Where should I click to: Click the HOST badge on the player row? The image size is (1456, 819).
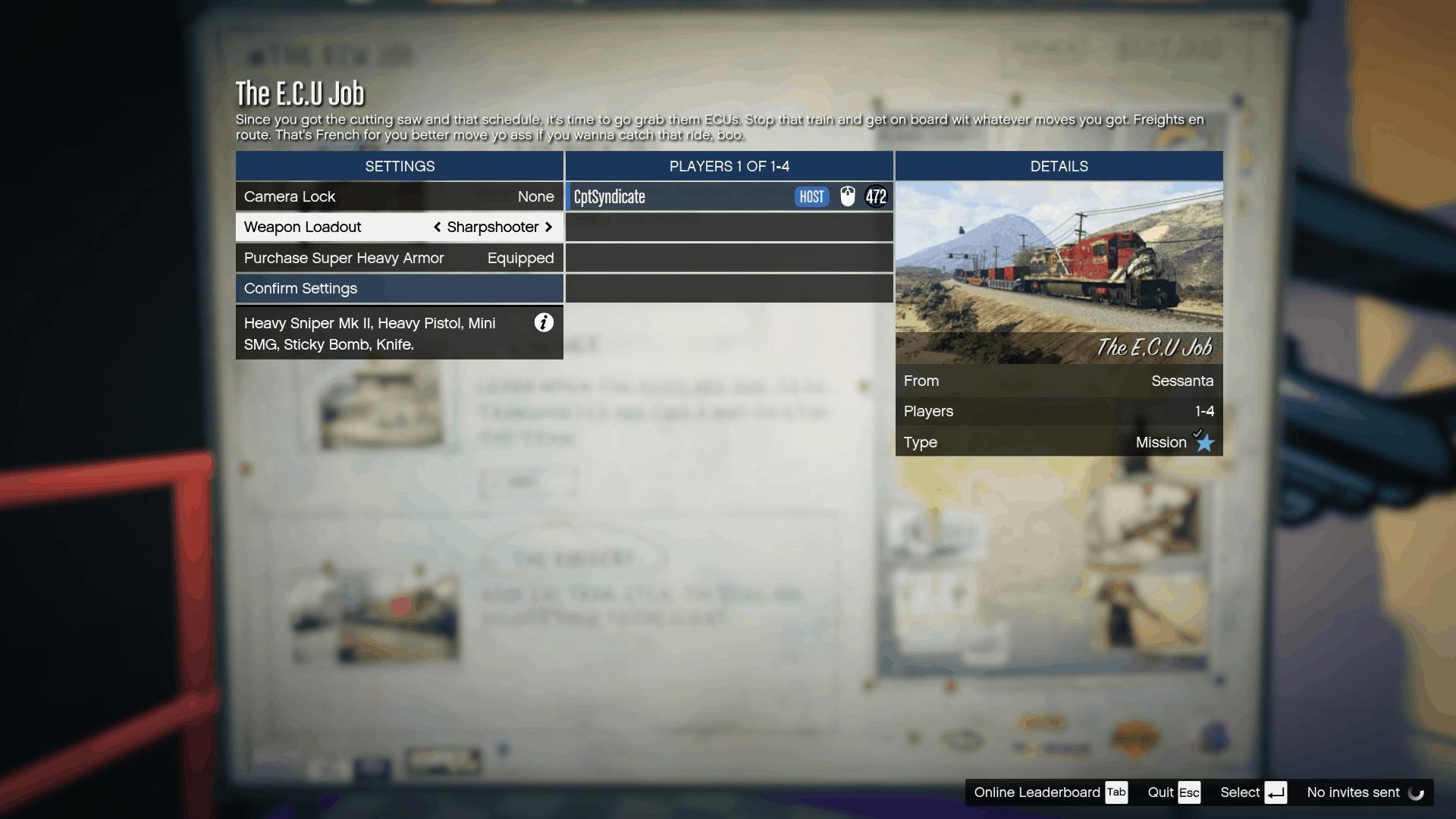[x=811, y=196]
